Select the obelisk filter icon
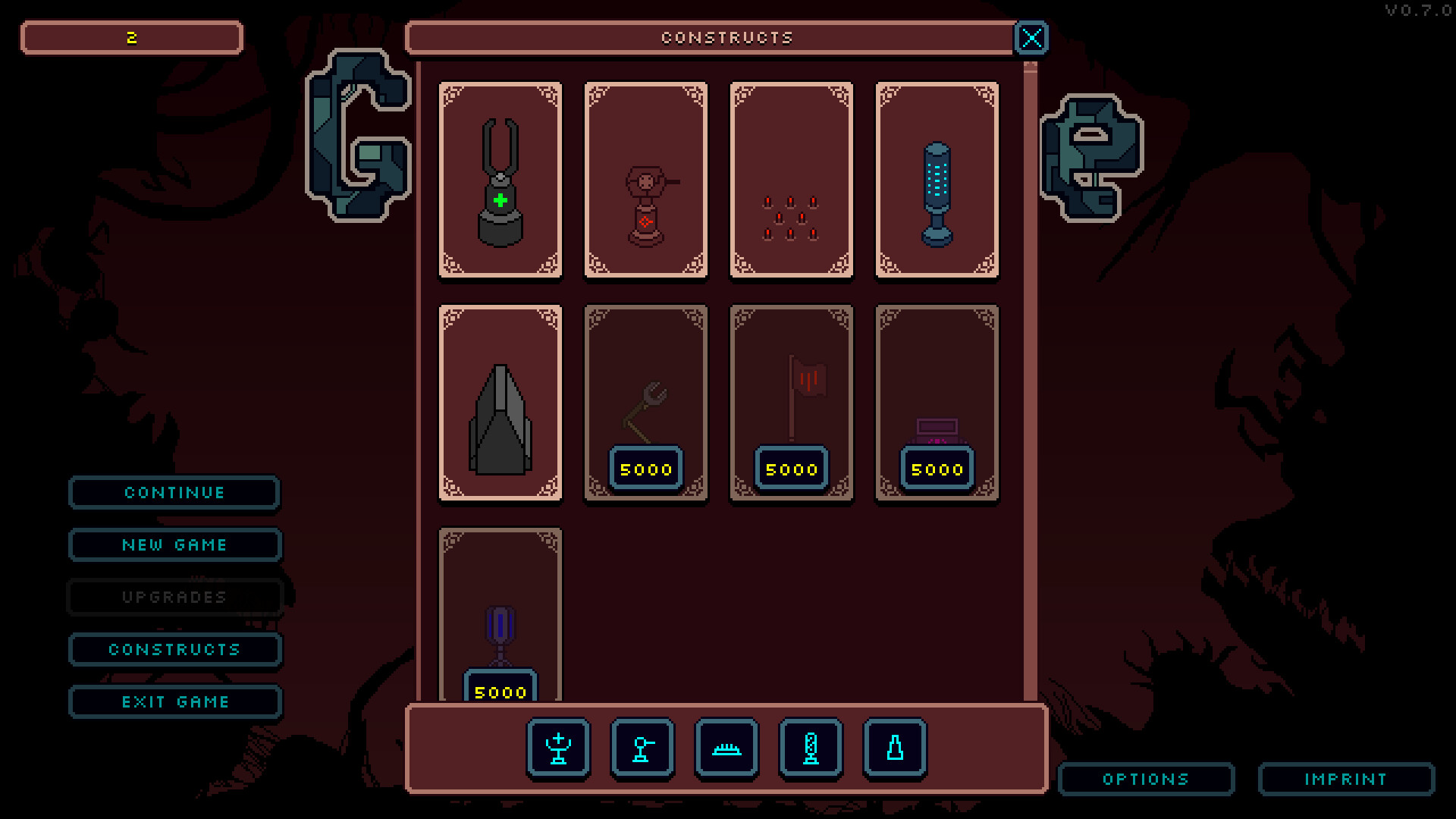 pos(894,748)
